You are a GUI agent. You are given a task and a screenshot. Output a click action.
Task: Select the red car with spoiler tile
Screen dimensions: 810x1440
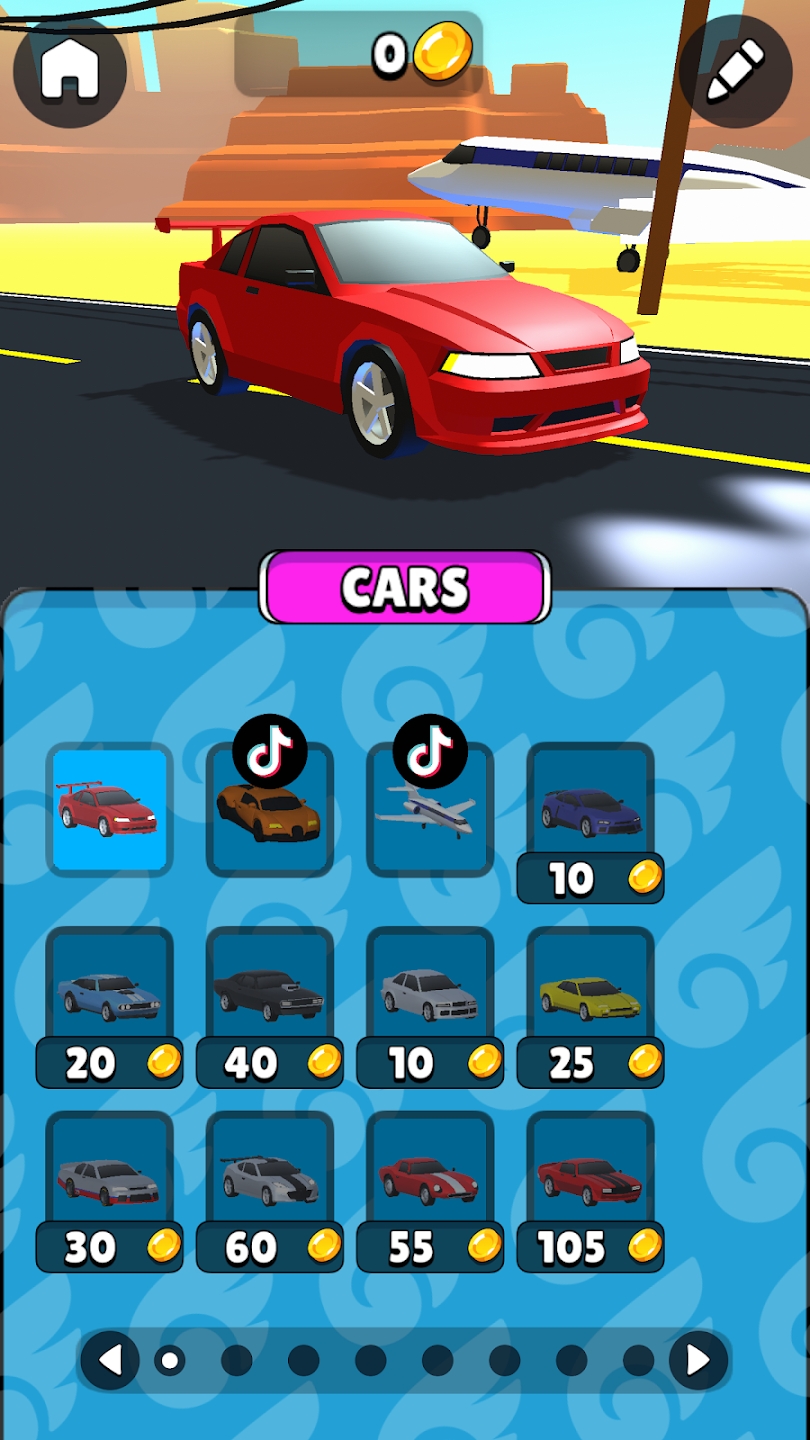tap(110, 809)
